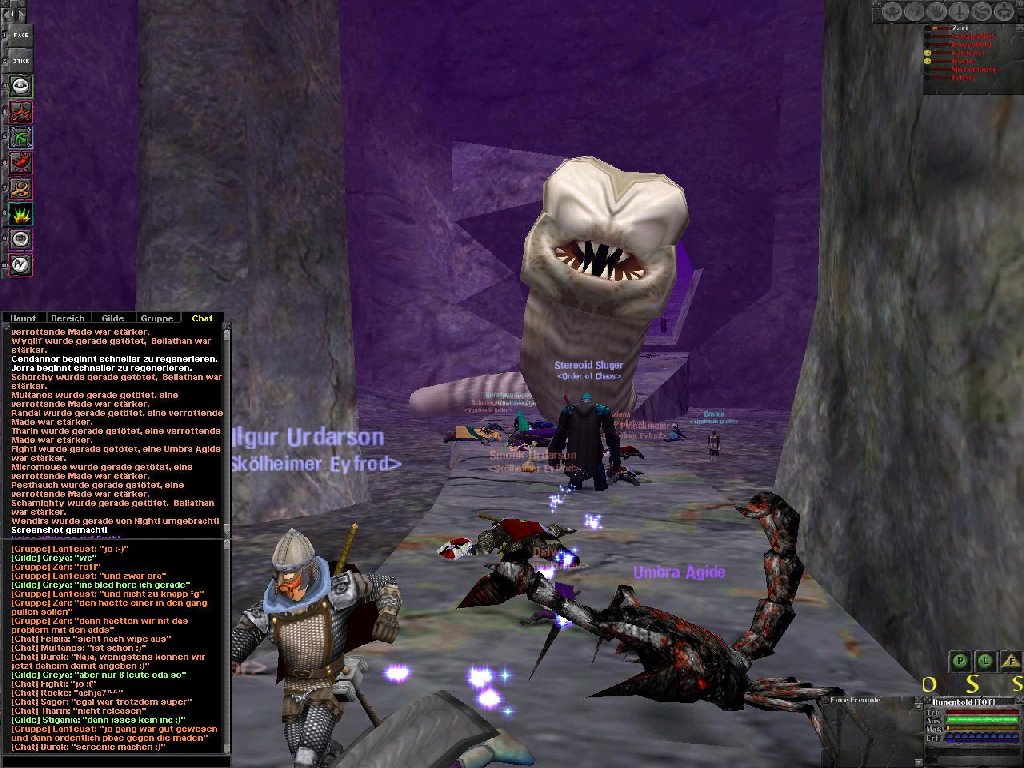Activate the Stick hotbar button
Image resolution: width=1024 pixels, height=768 pixels.
[21, 60]
